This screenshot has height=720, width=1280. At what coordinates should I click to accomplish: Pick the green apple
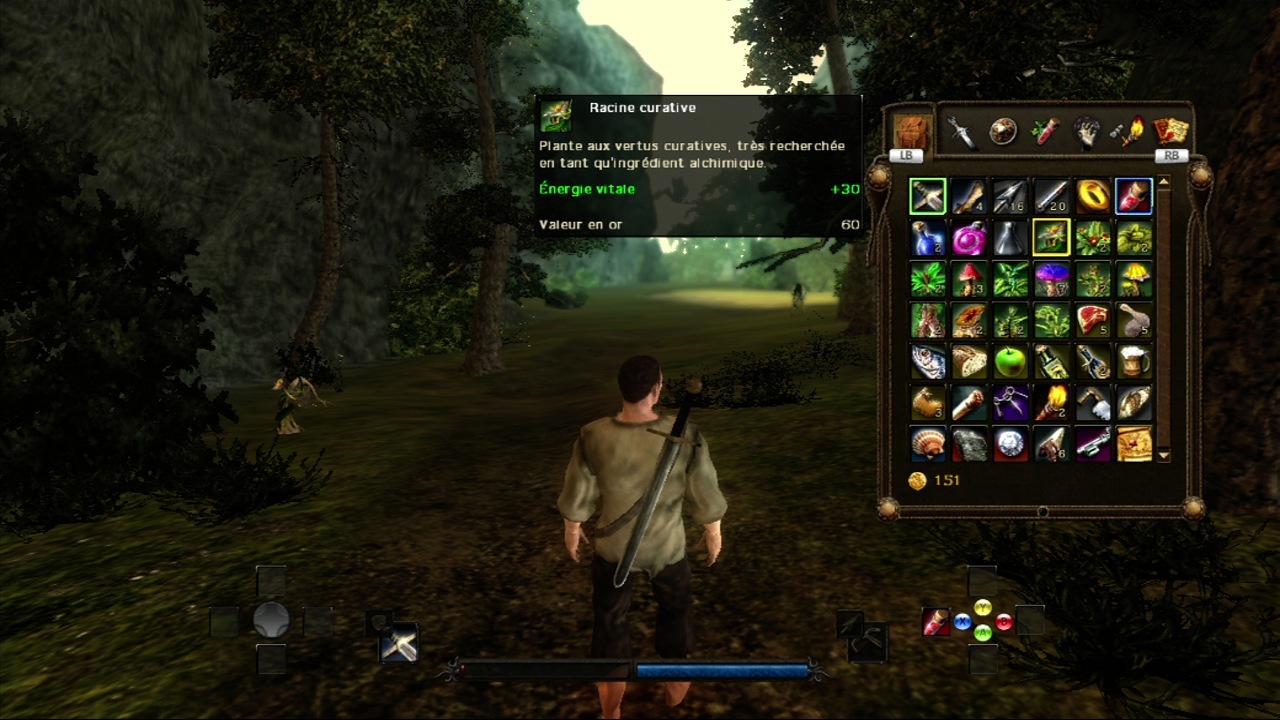pyautogui.click(x=1010, y=362)
